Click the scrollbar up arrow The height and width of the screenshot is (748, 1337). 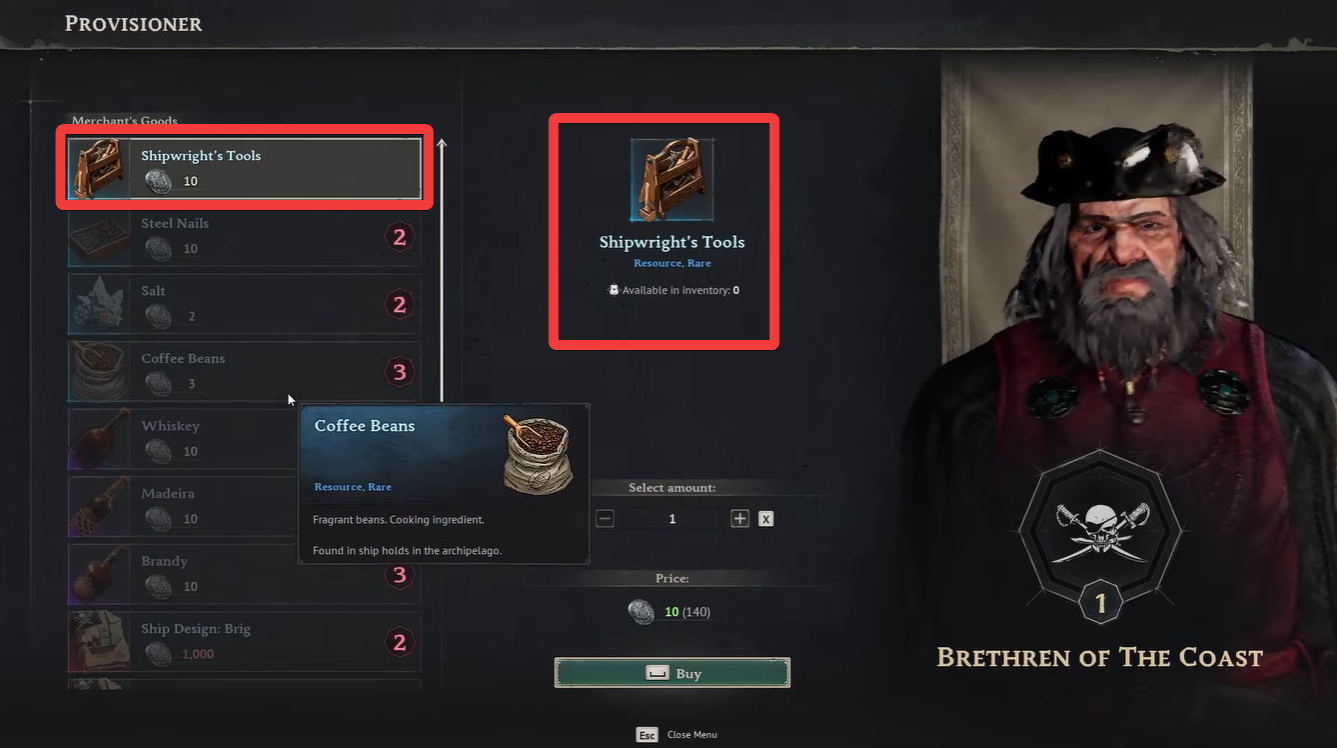[440, 144]
